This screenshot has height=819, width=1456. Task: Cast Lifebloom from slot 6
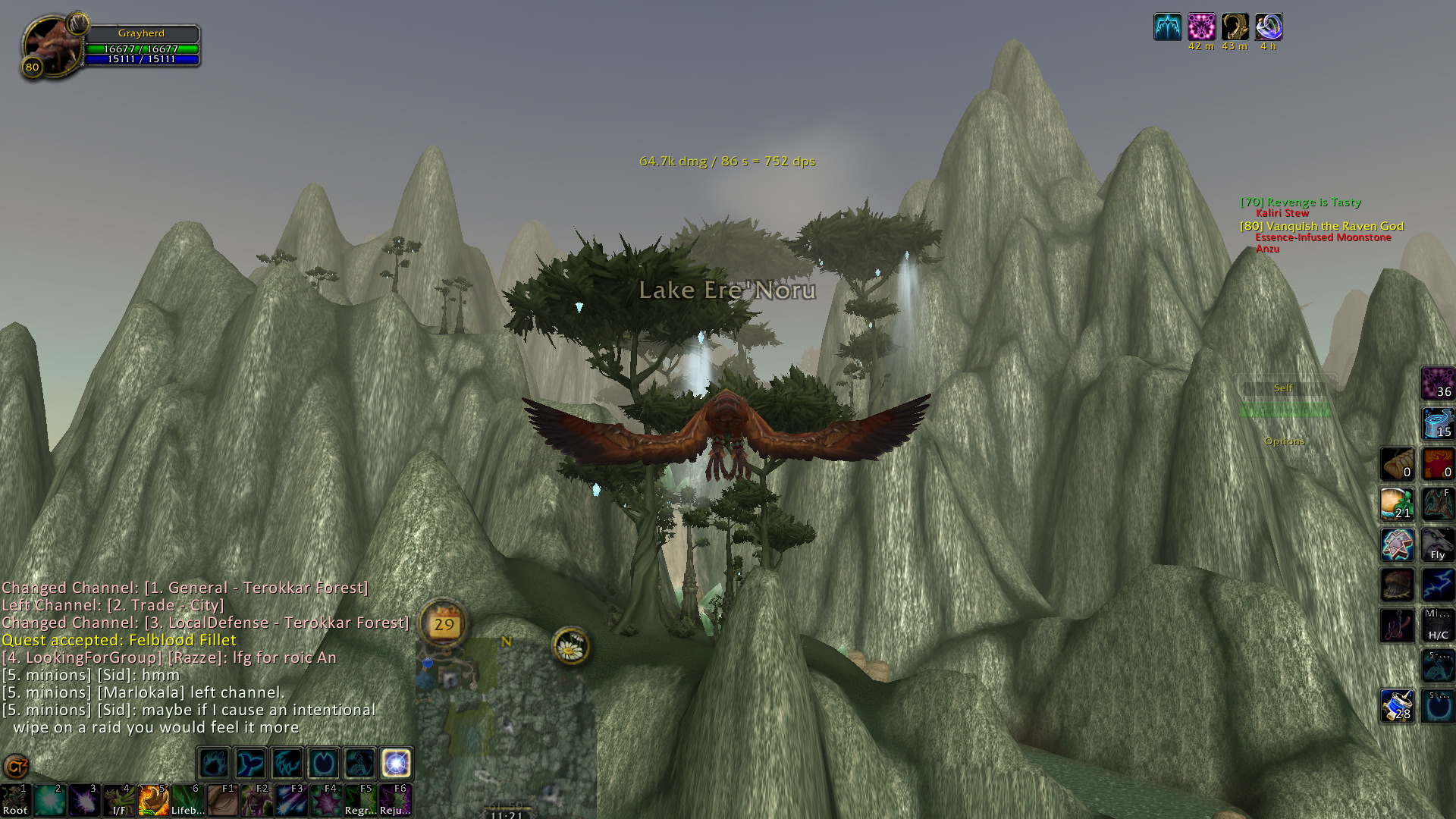coord(187,800)
